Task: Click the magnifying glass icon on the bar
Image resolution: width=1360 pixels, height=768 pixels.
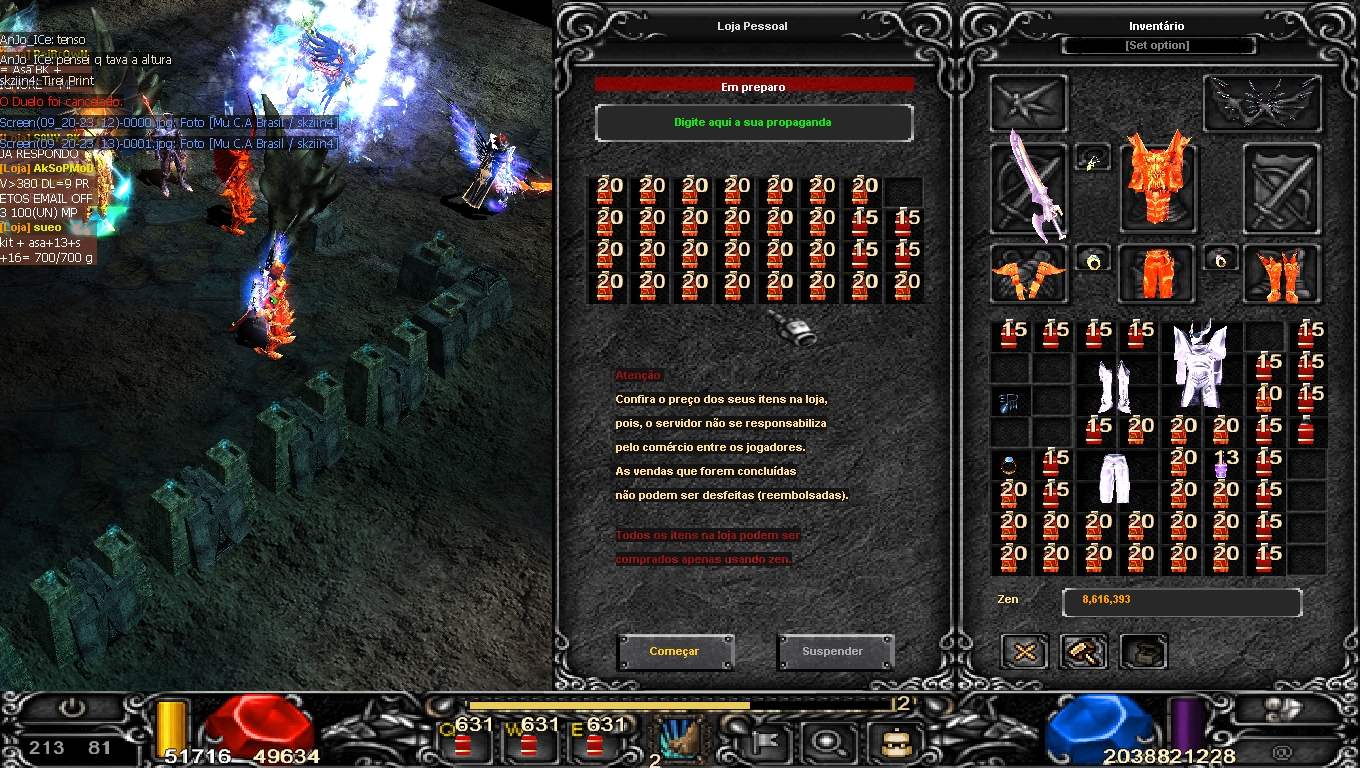Action: [827, 742]
